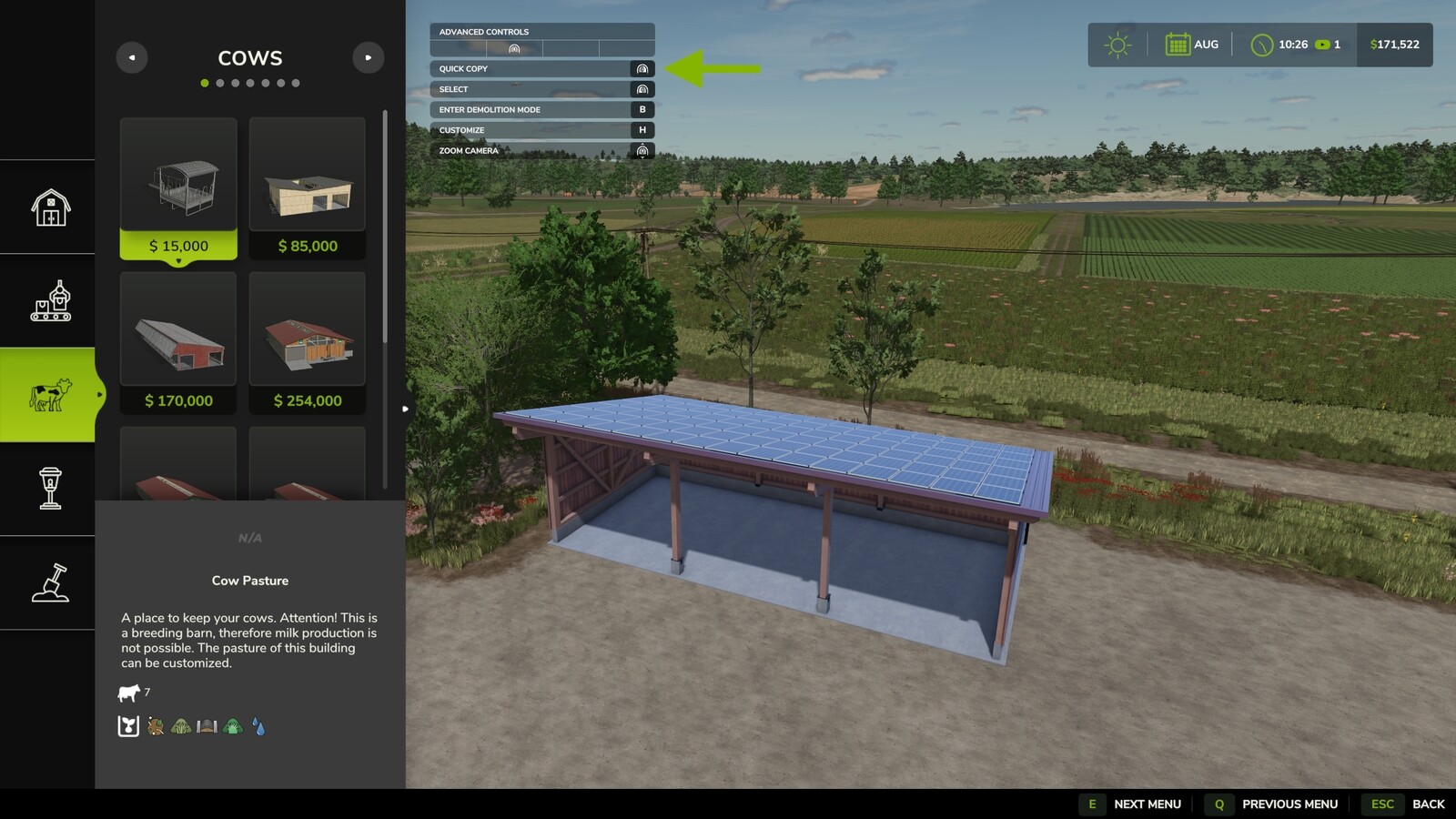
Task: Click the left arrow beside COWS heading
Action: pyautogui.click(x=132, y=57)
